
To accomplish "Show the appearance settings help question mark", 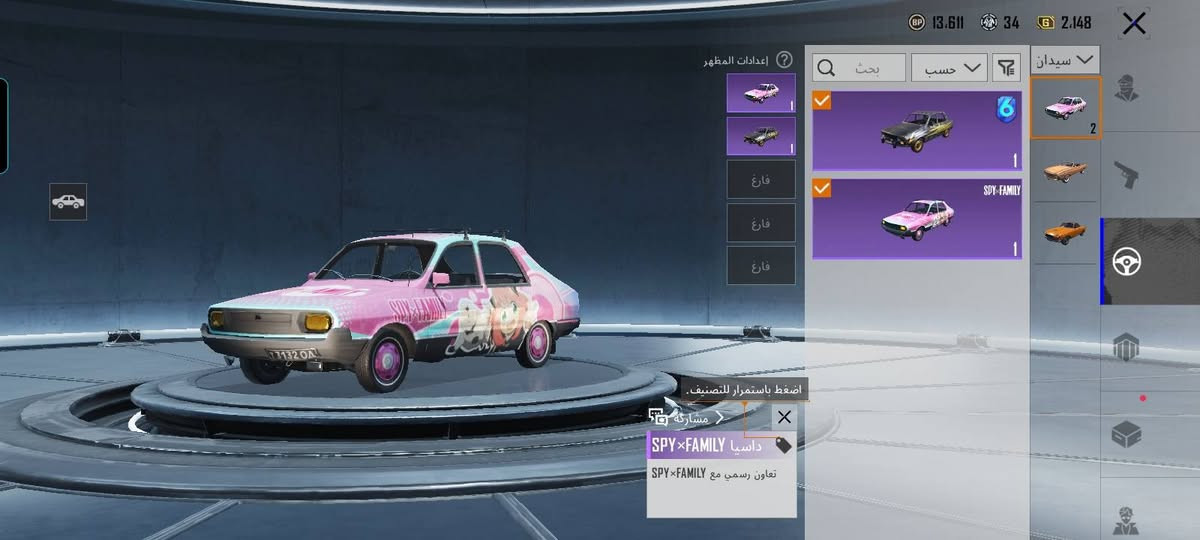I will [x=784, y=60].
